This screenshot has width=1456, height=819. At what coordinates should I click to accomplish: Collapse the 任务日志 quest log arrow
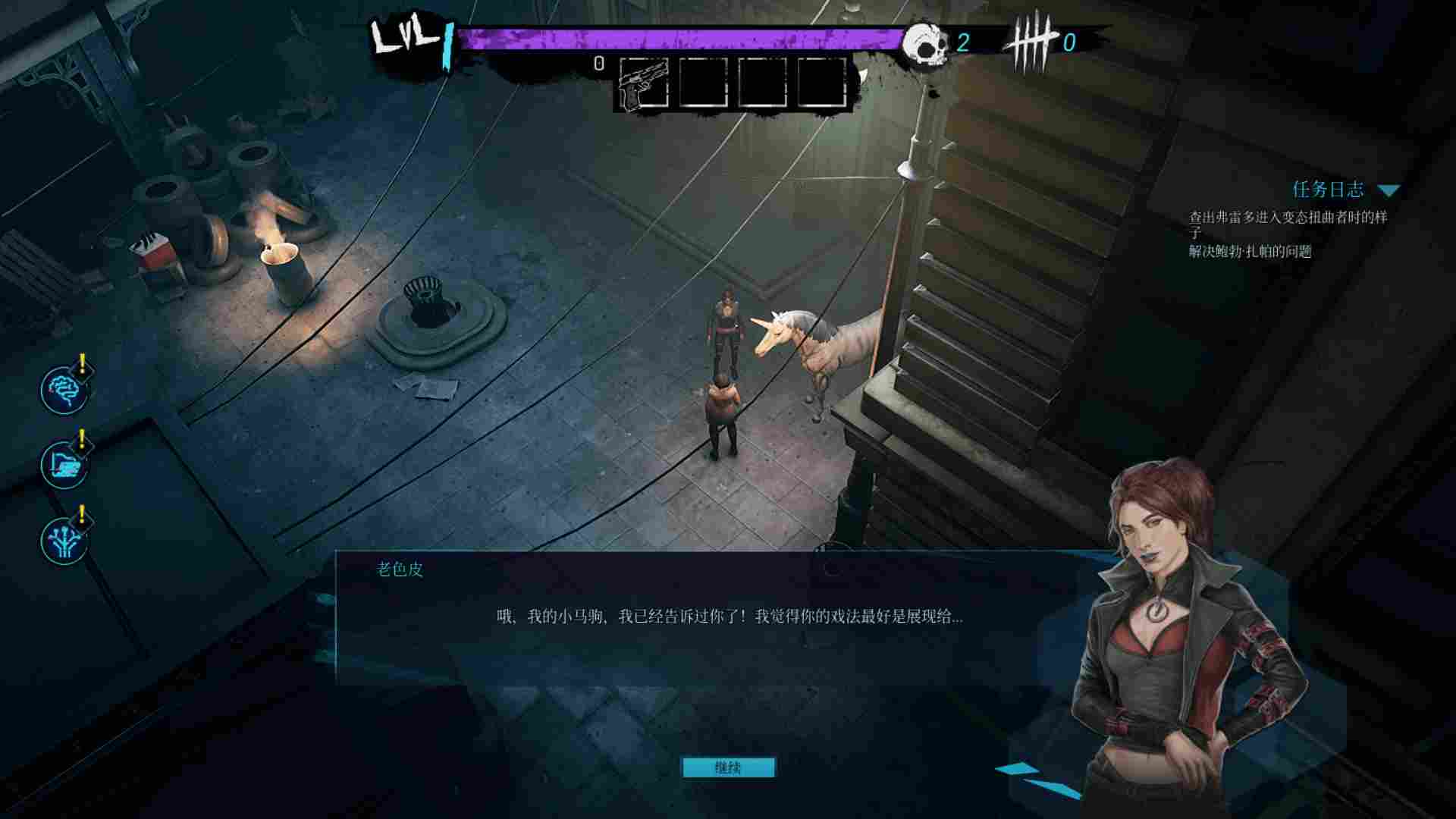click(x=1390, y=191)
